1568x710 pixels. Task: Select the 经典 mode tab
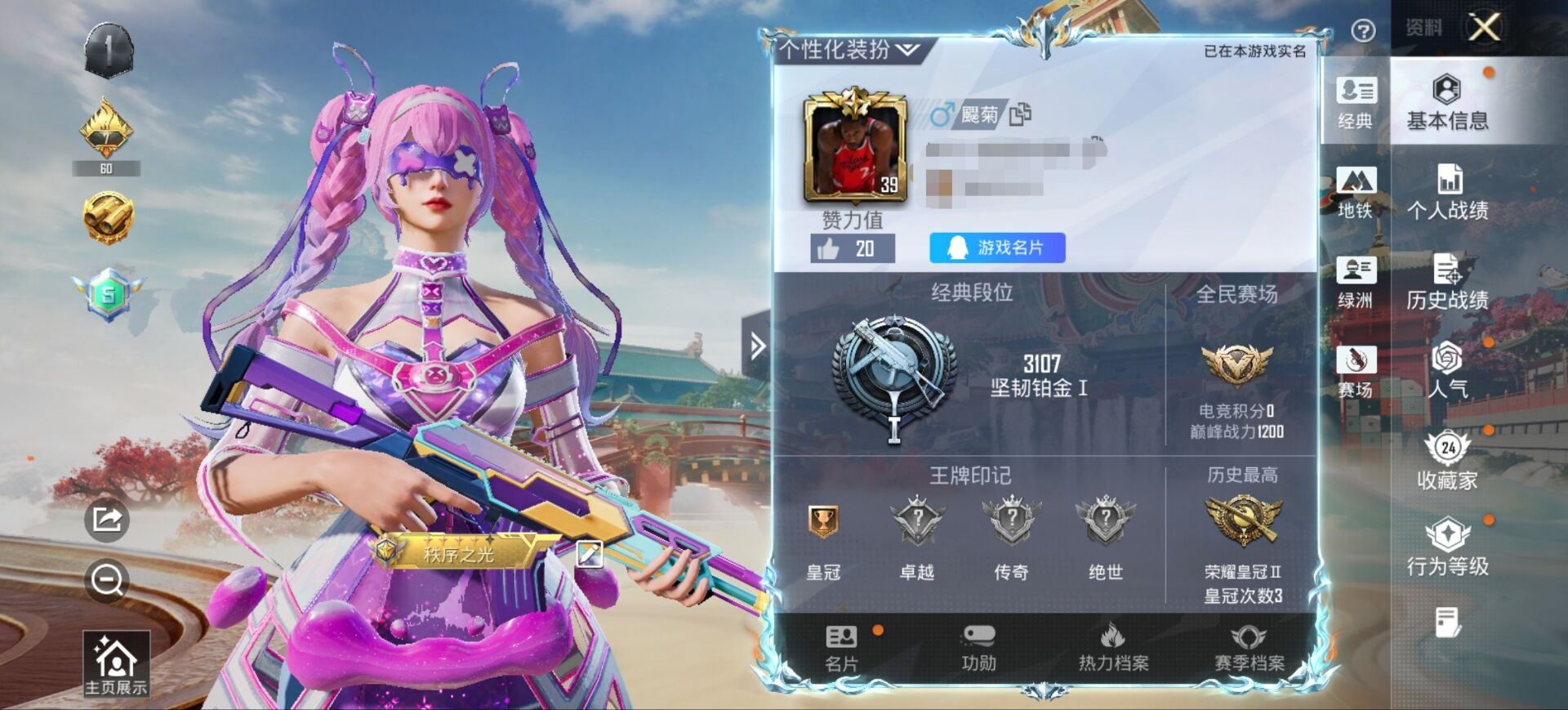(1356, 102)
